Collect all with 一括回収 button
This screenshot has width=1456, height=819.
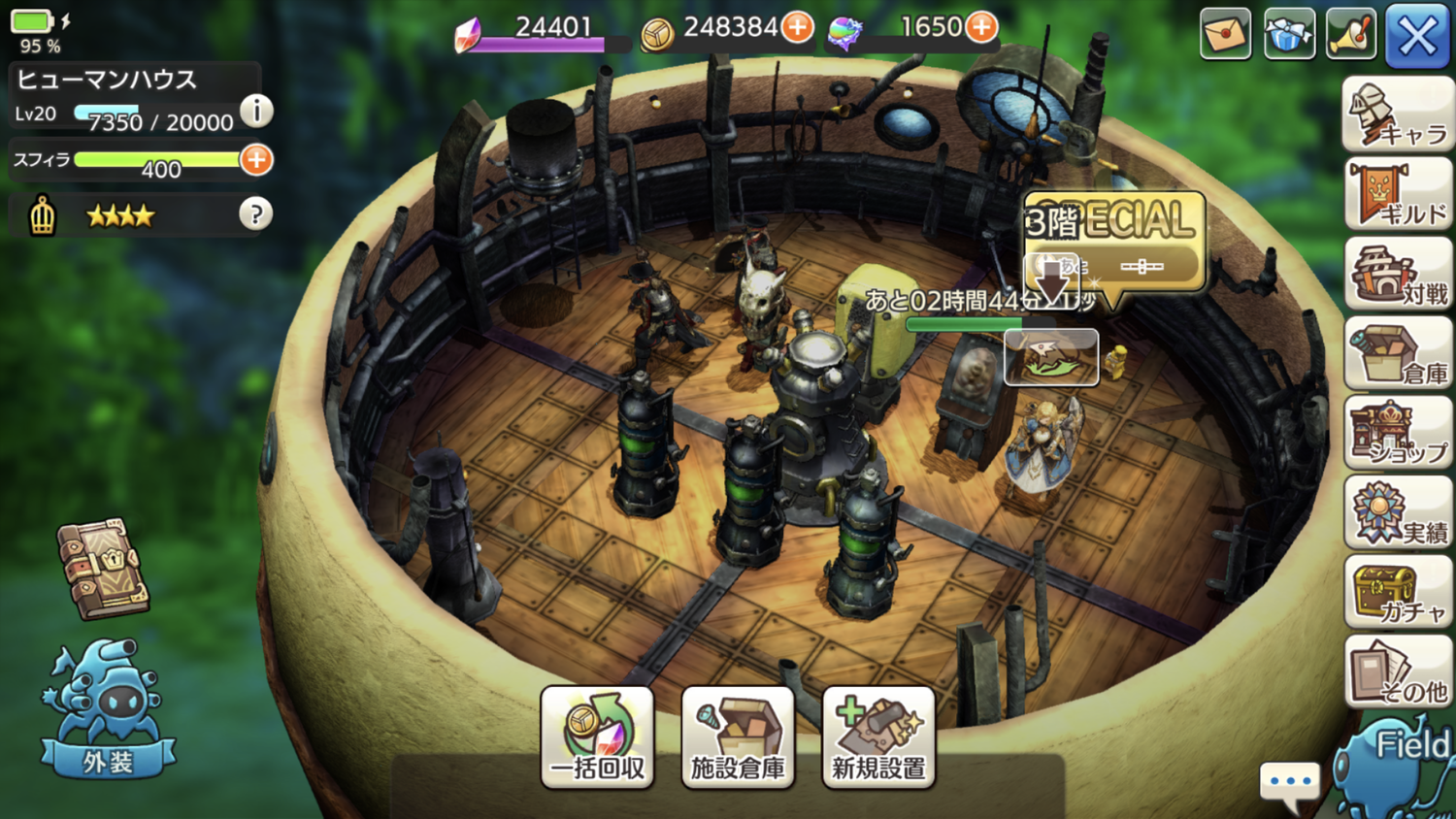click(x=597, y=737)
